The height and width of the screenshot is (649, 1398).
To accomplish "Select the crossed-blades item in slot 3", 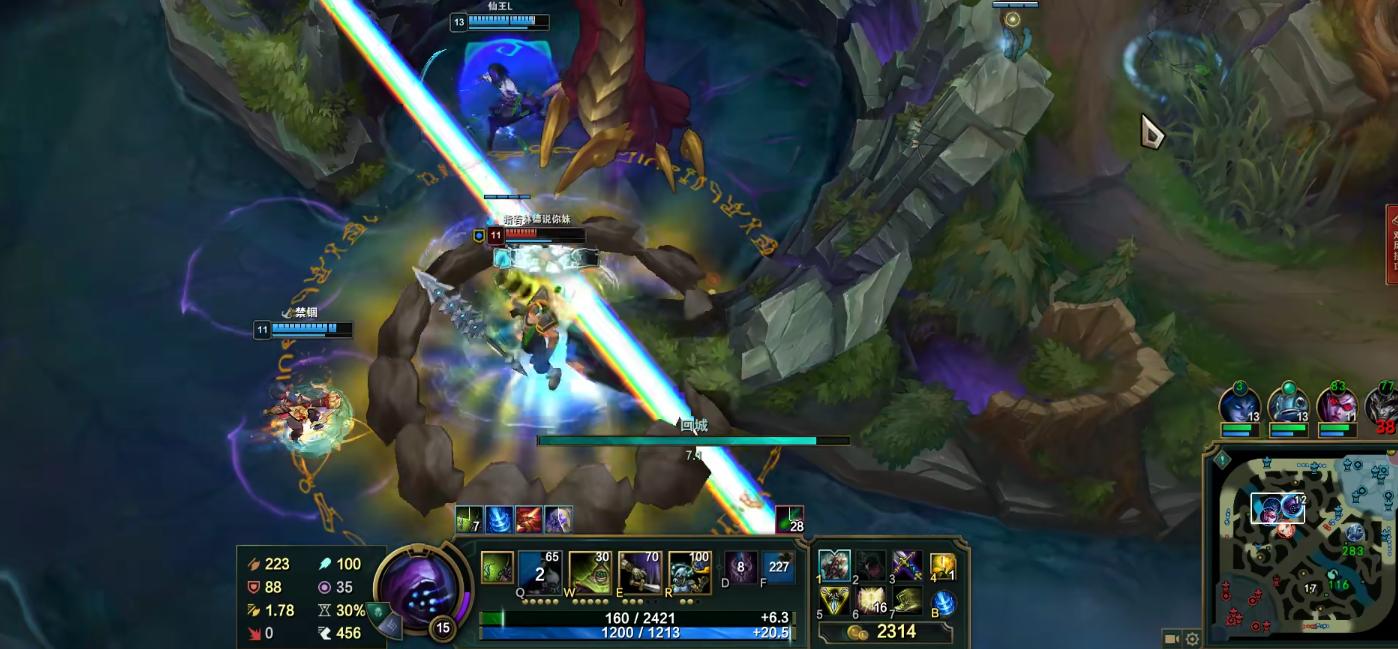I will coord(907,566).
